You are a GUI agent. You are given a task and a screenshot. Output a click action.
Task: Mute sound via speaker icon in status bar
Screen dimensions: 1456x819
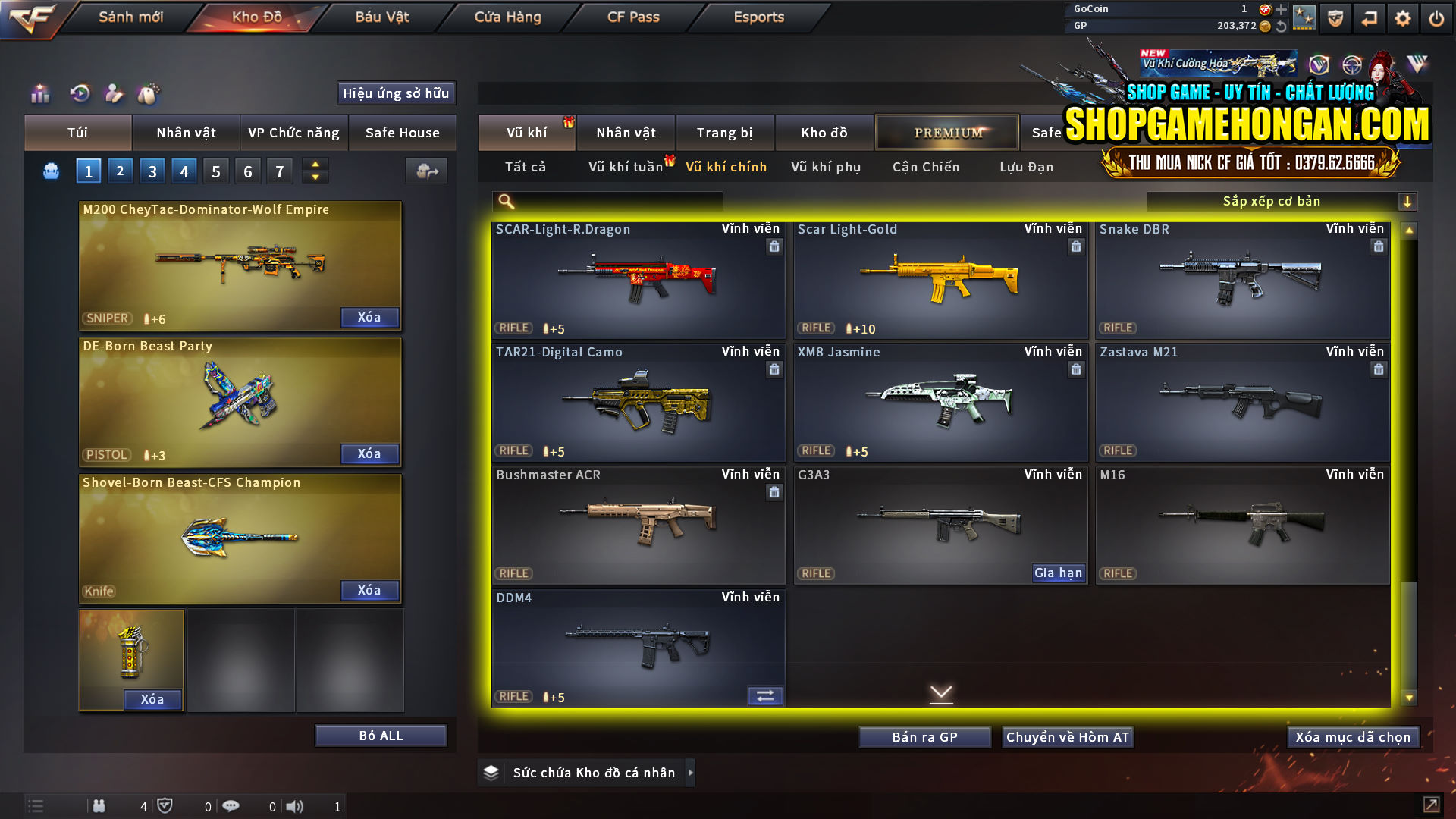[295, 806]
